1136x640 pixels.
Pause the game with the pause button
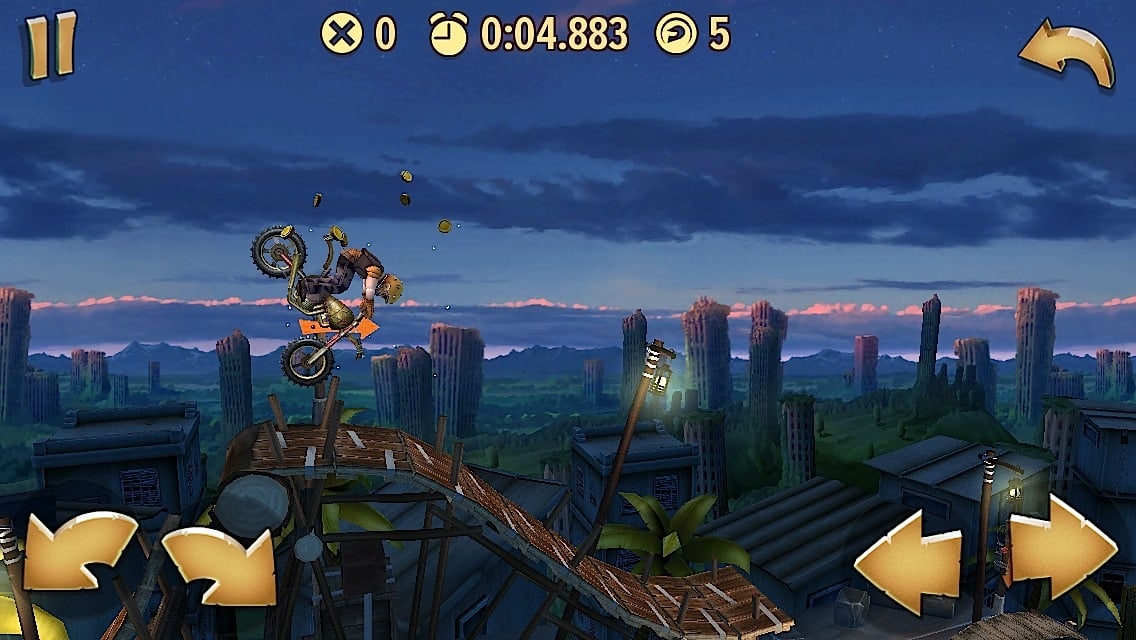51,44
